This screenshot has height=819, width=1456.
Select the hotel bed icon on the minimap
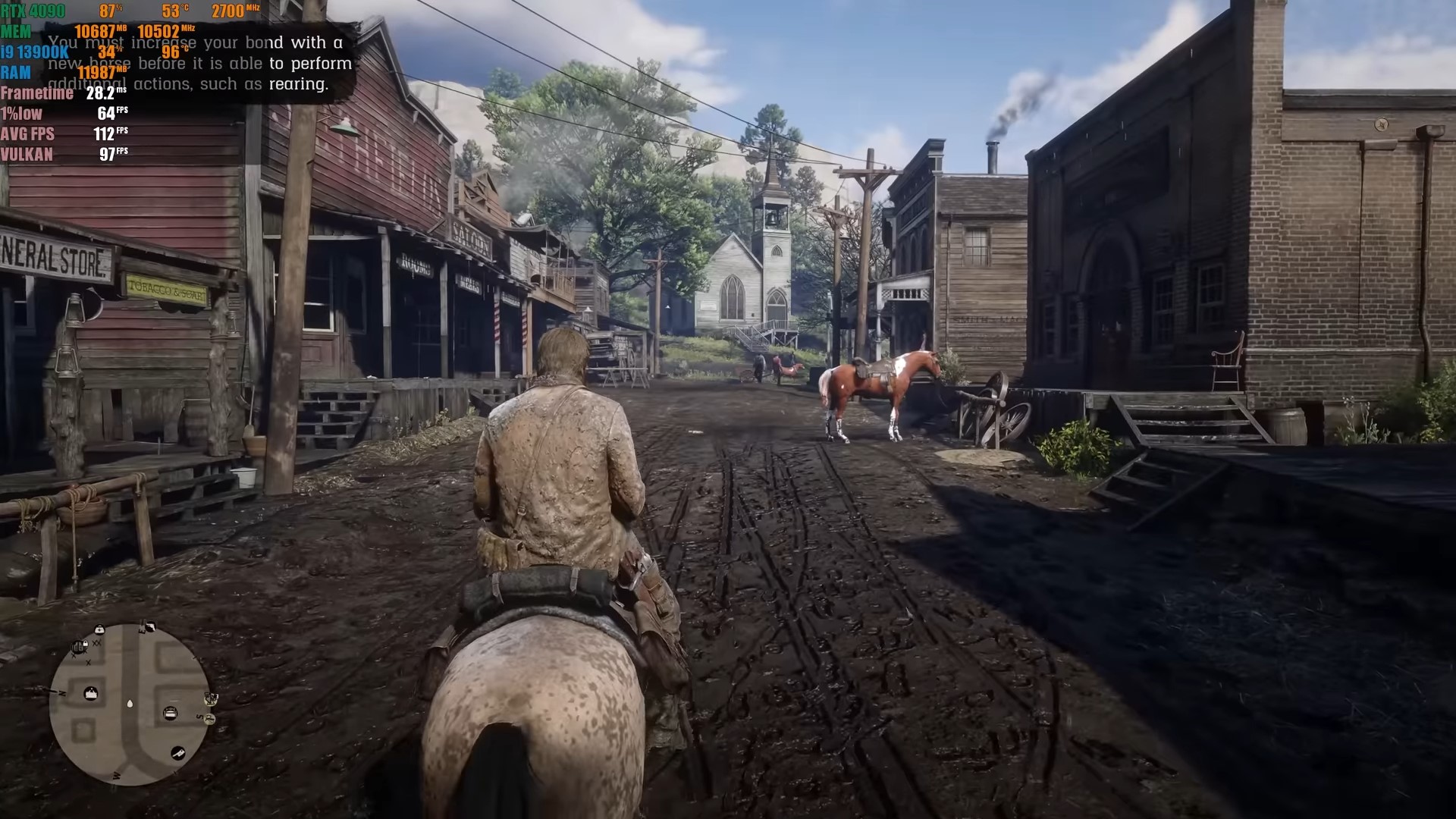point(170,712)
